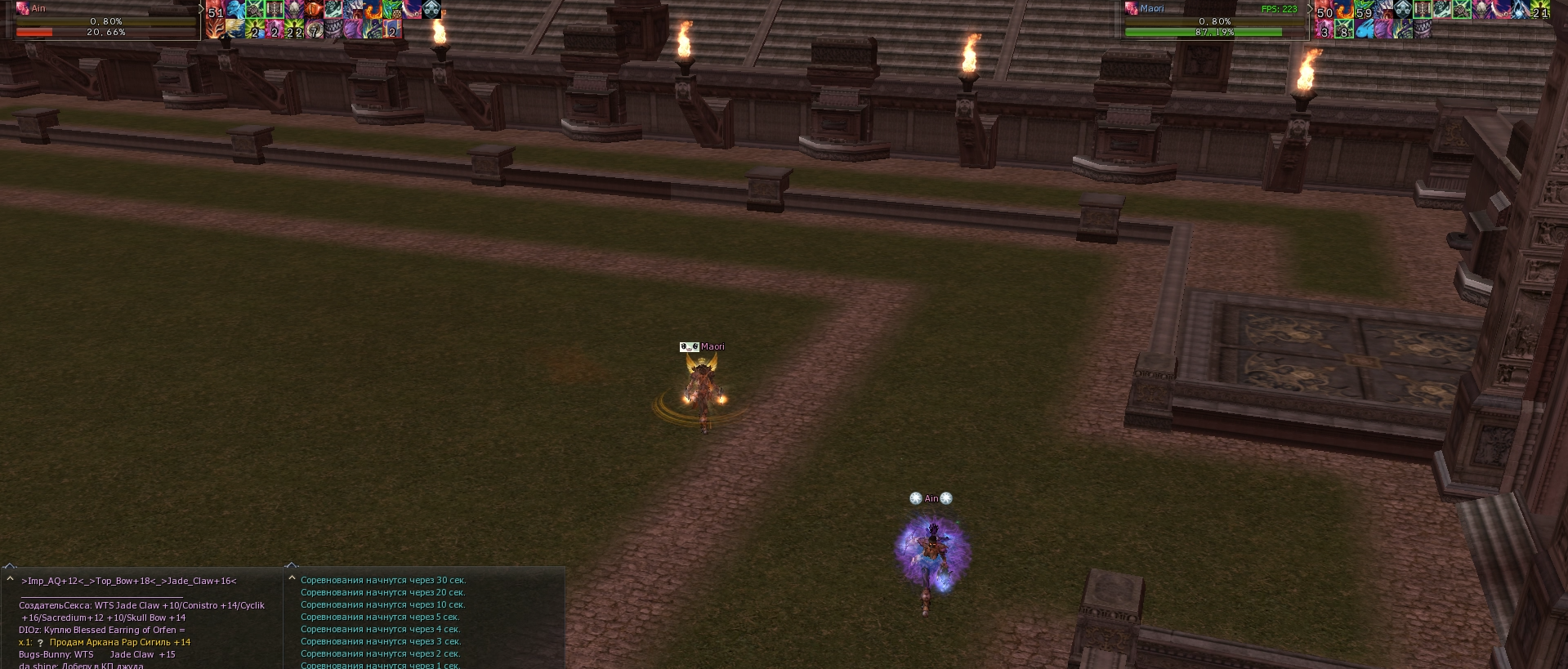Click the FPS: 223 indicator

[x=1280, y=9]
